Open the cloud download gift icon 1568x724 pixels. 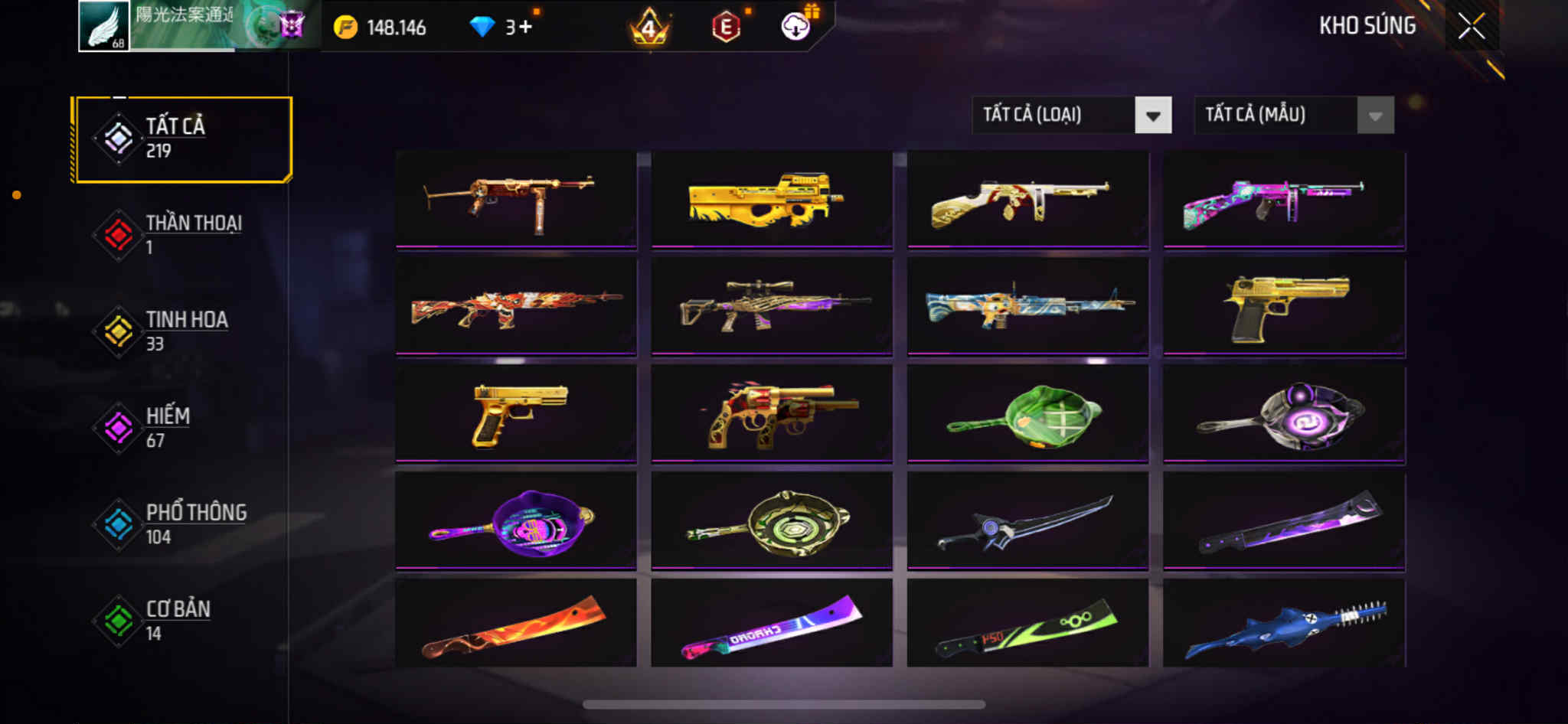tap(796, 27)
